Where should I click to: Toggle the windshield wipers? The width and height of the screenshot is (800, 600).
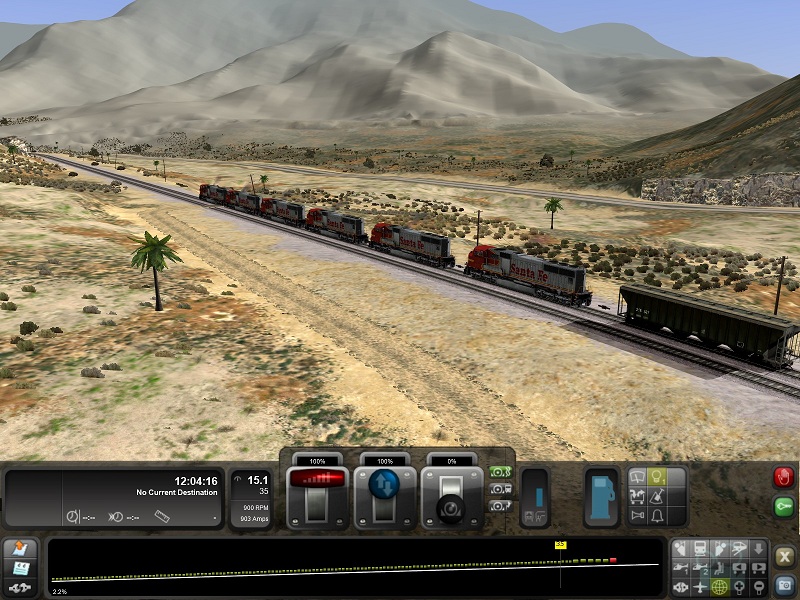[x=638, y=478]
